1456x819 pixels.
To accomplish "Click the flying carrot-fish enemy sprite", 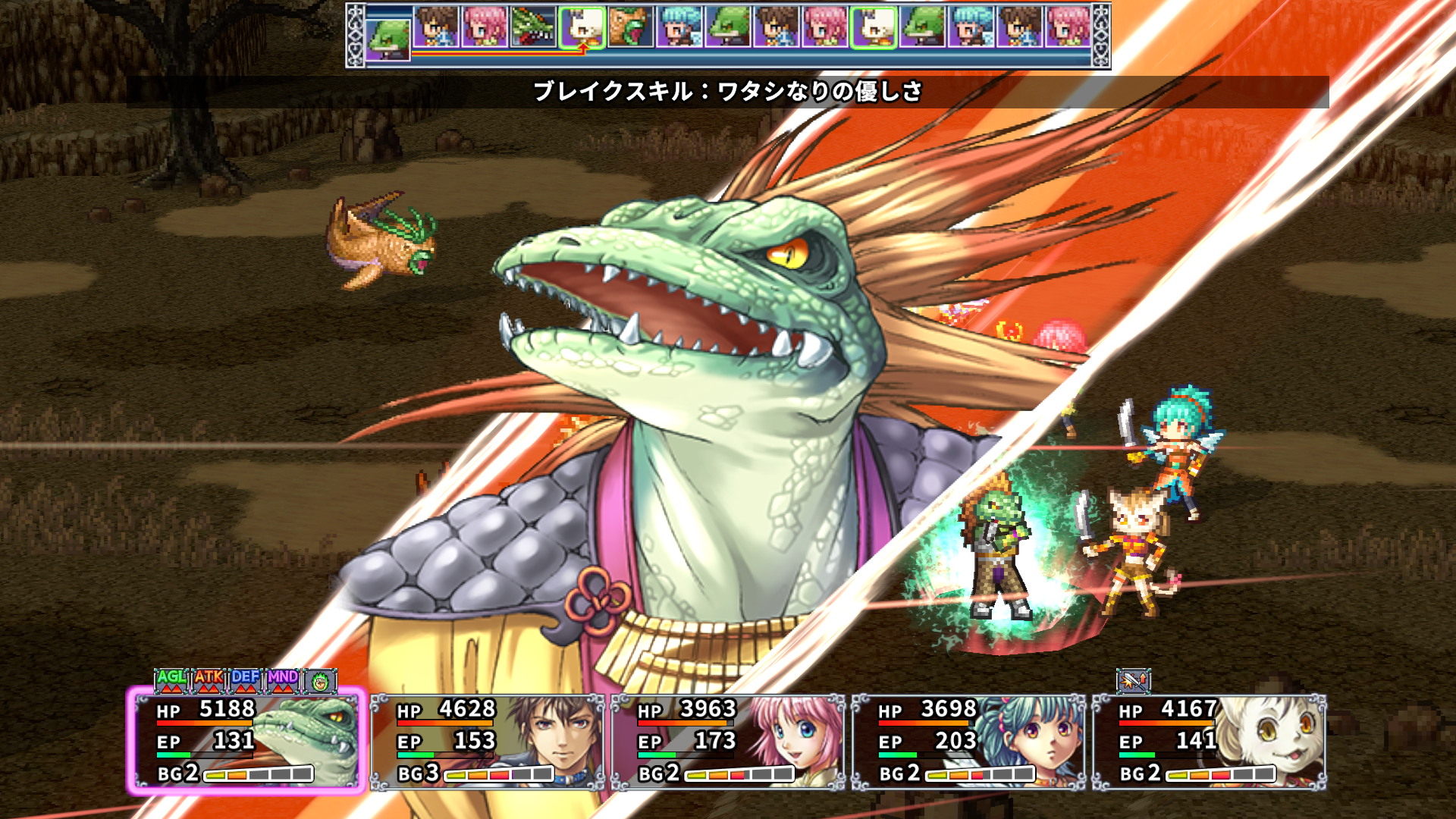I will pyautogui.click(x=379, y=239).
